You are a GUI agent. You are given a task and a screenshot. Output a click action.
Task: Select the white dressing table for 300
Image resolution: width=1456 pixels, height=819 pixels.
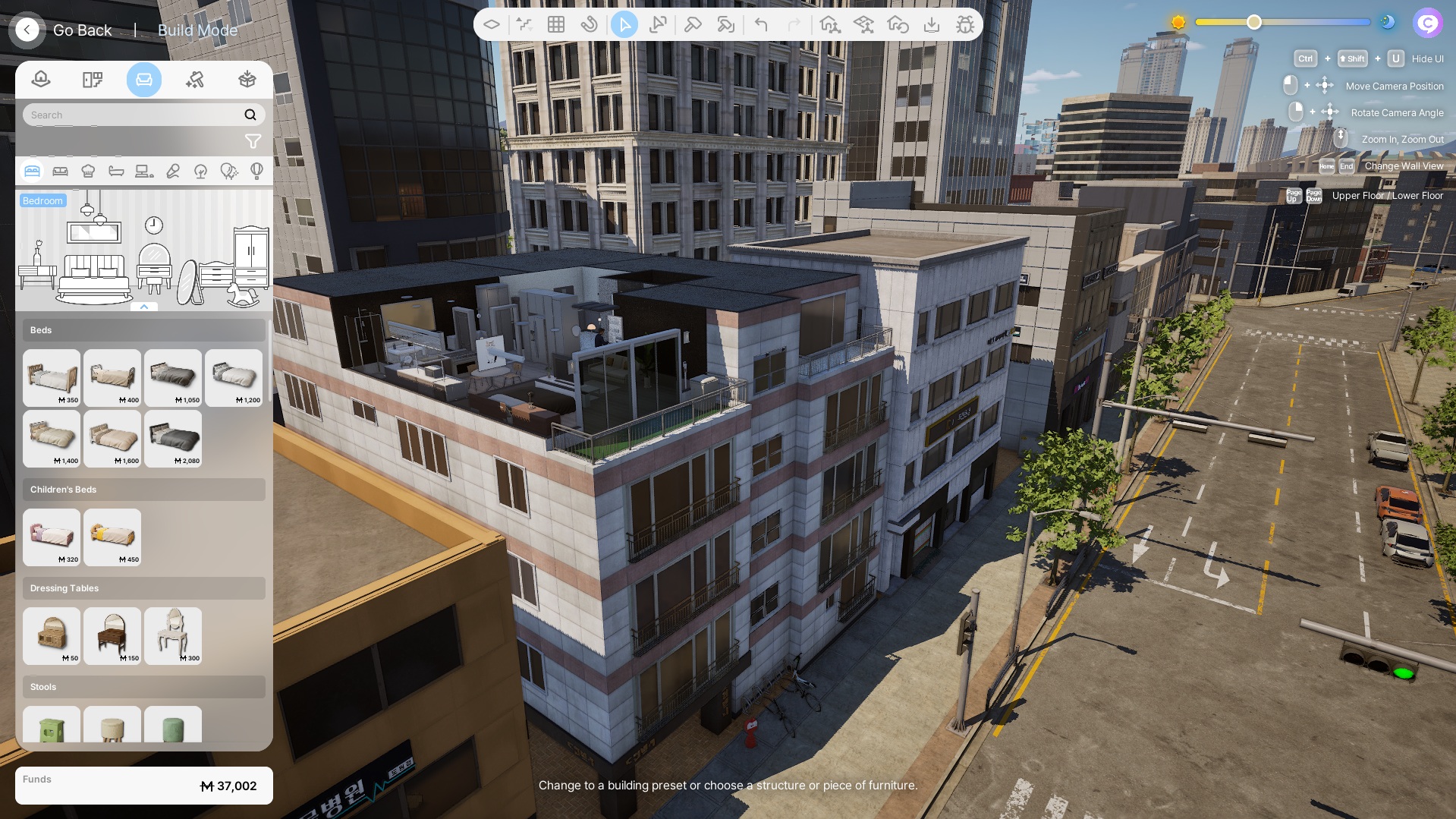pos(173,636)
